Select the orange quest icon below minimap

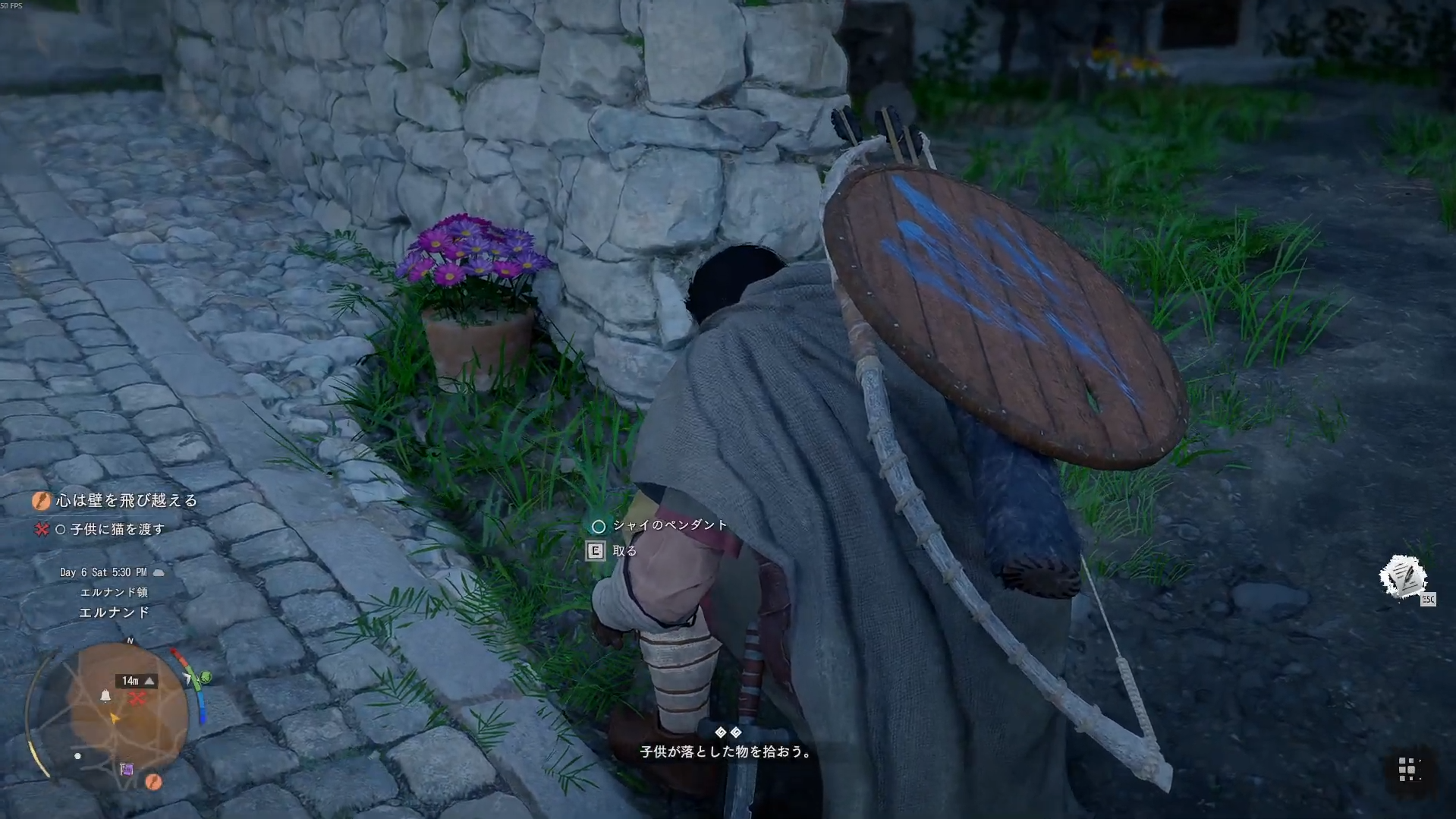[x=153, y=781]
